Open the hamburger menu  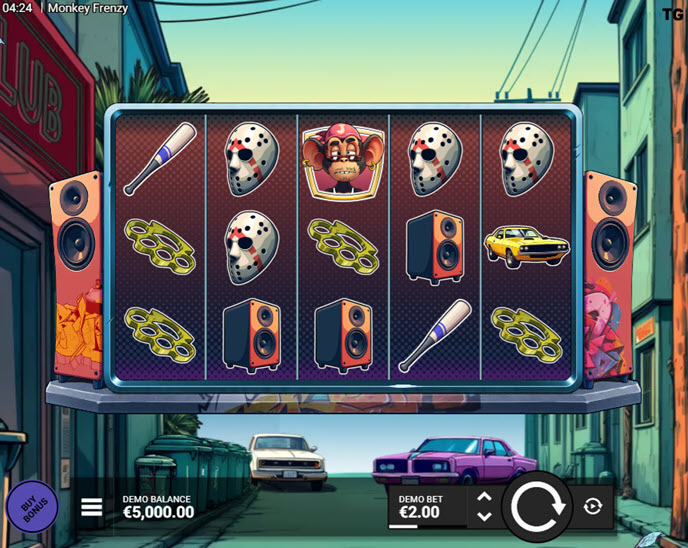(92, 507)
